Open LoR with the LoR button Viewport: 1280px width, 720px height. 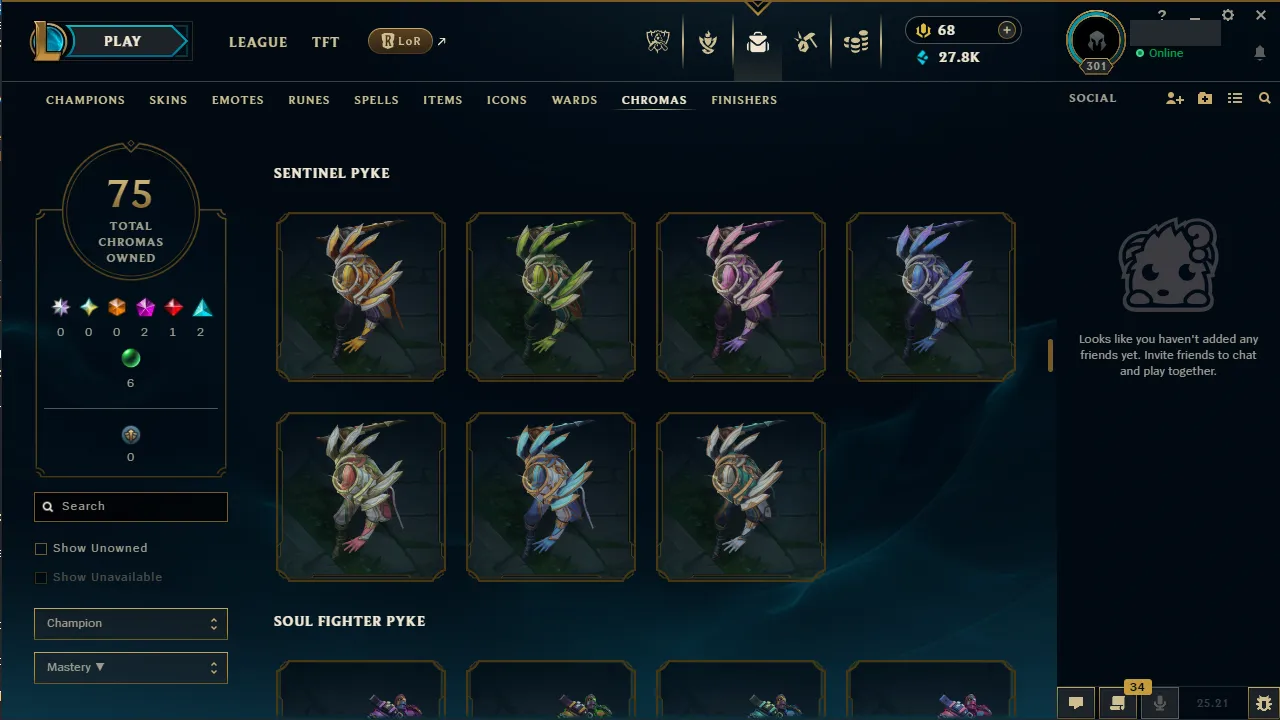399,41
